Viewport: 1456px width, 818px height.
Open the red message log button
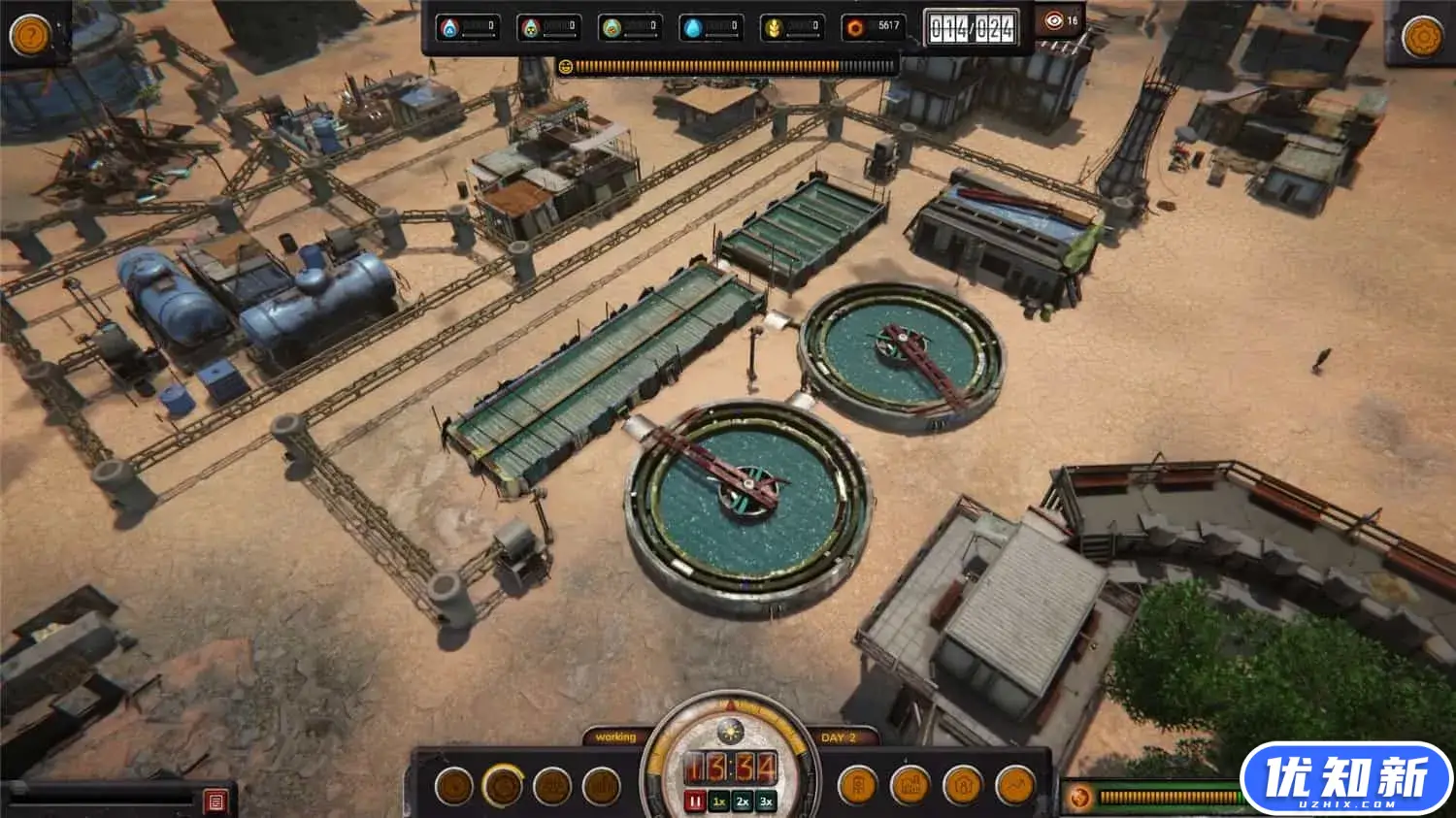click(215, 802)
